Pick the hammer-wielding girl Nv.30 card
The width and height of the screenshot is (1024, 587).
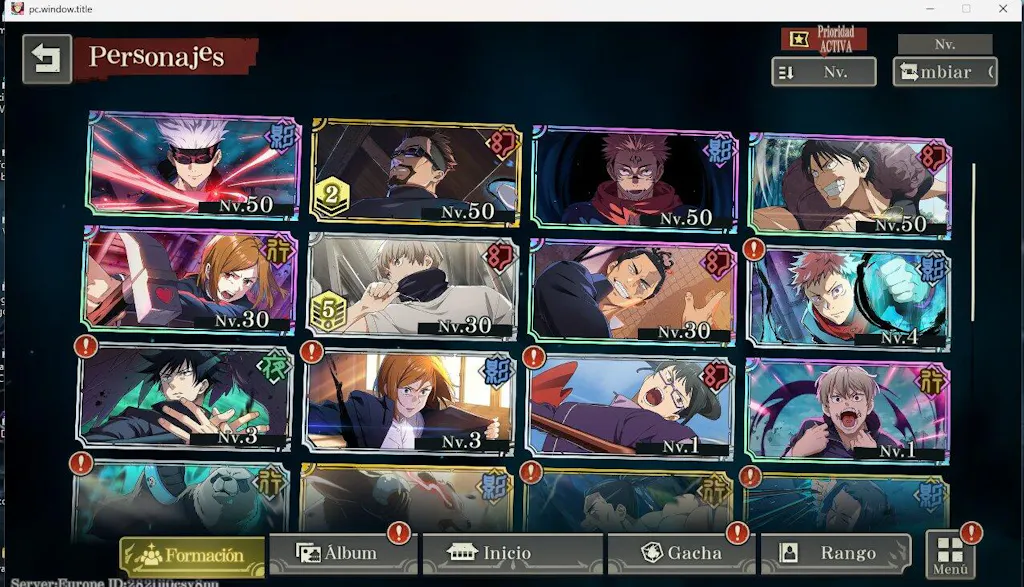click(190, 280)
